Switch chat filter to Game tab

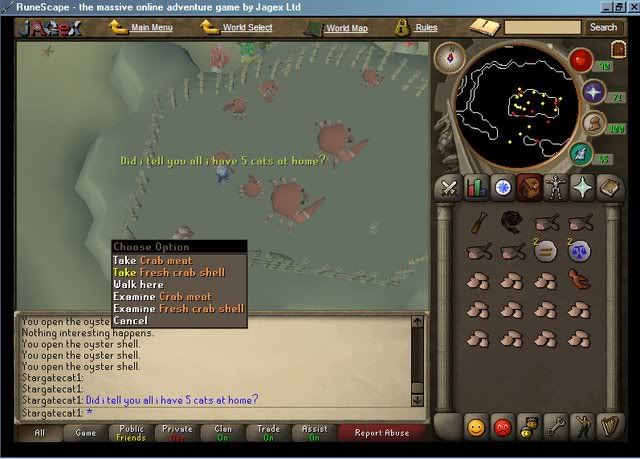pyautogui.click(x=86, y=433)
